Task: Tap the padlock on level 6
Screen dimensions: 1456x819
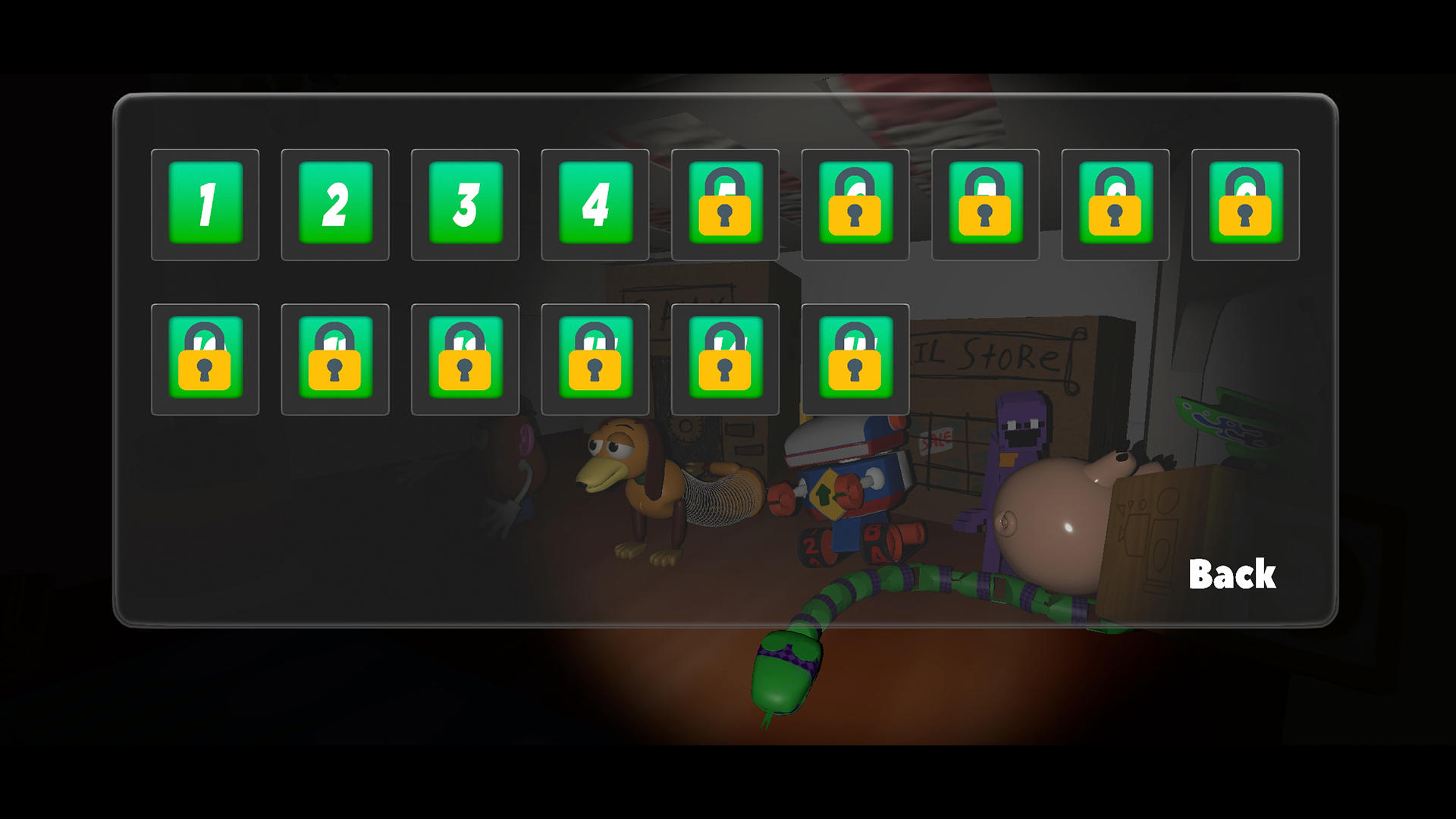Action: pyautogui.click(x=855, y=203)
